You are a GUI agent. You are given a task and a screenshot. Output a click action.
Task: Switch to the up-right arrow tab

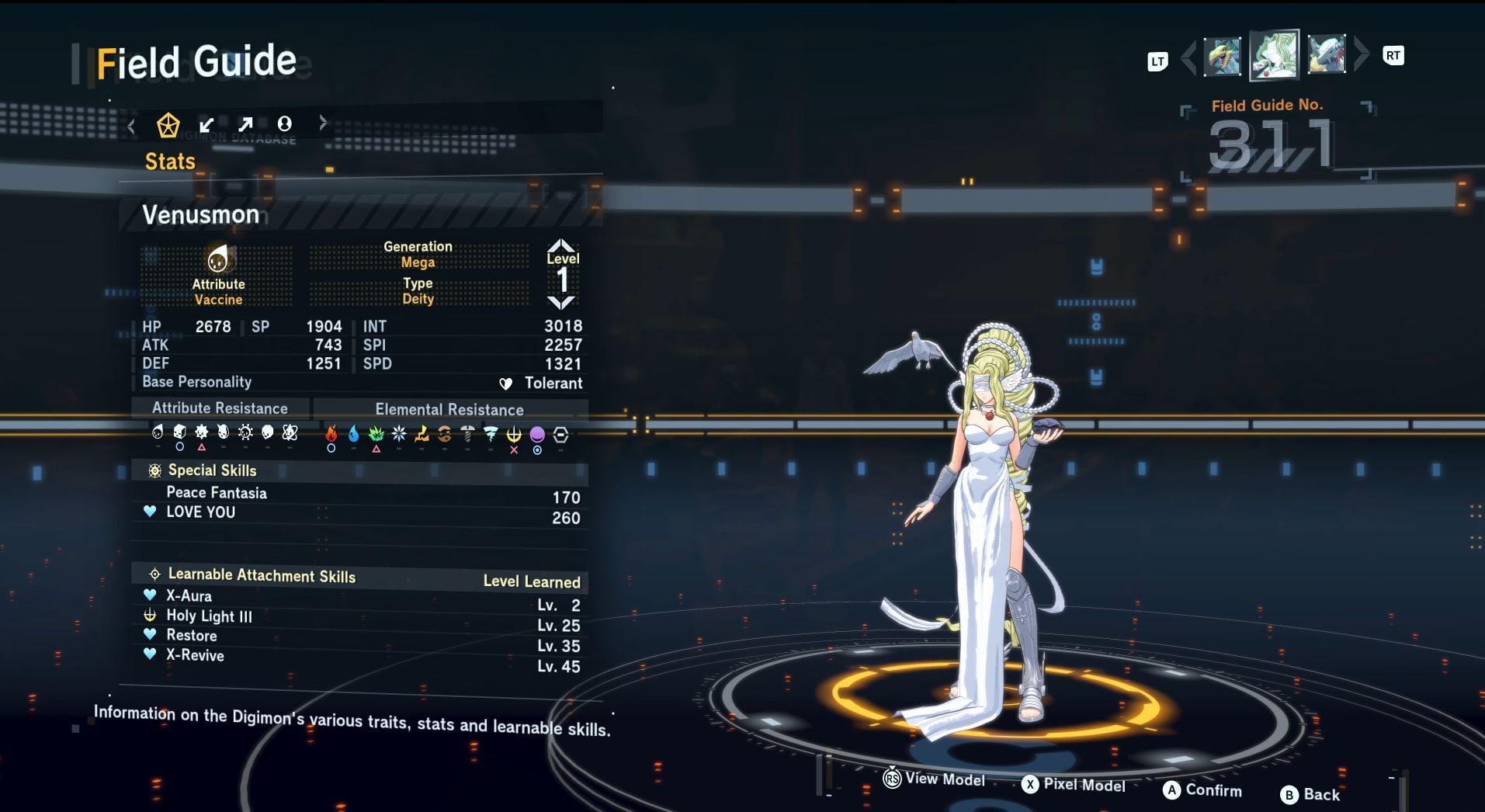click(x=245, y=124)
